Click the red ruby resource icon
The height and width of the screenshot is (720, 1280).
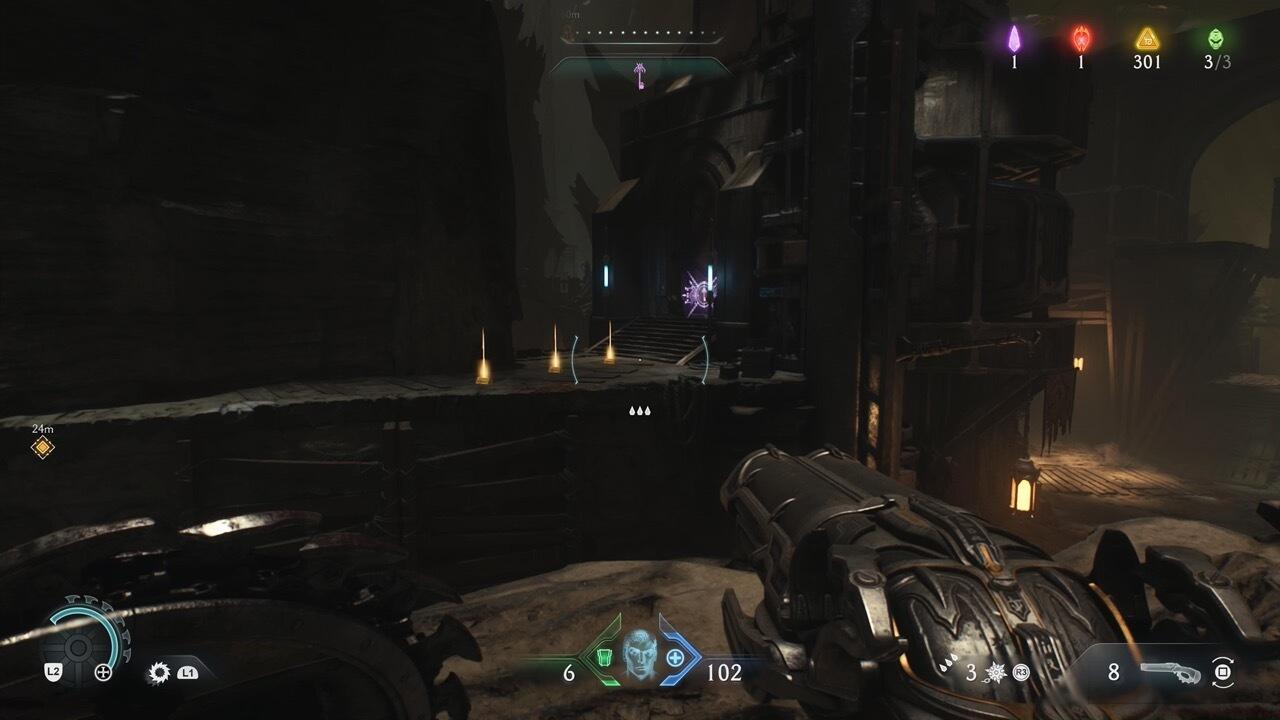pyautogui.click(x=1081, y=39)
